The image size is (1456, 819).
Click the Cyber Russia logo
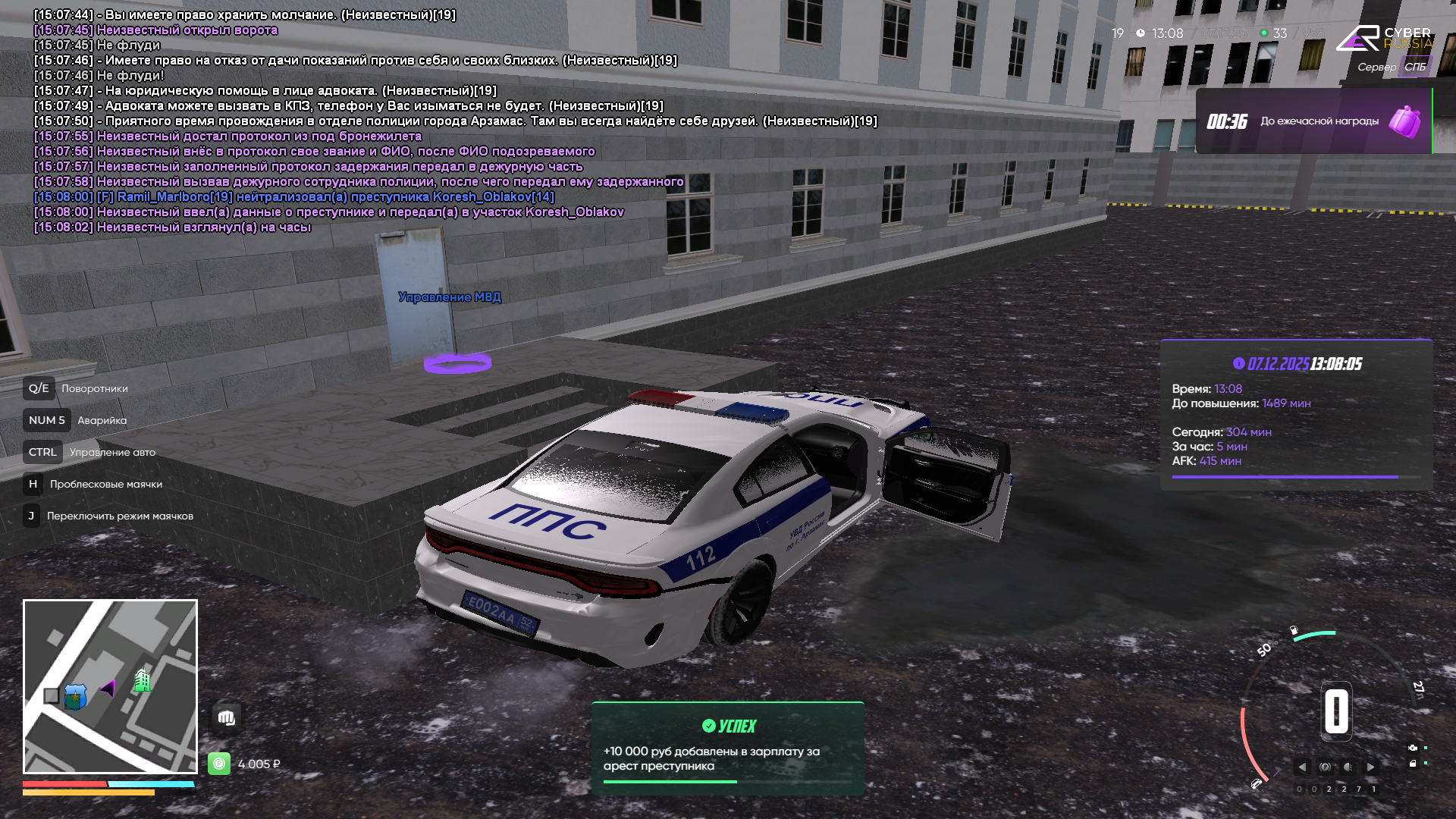[x=1384, y=38]
